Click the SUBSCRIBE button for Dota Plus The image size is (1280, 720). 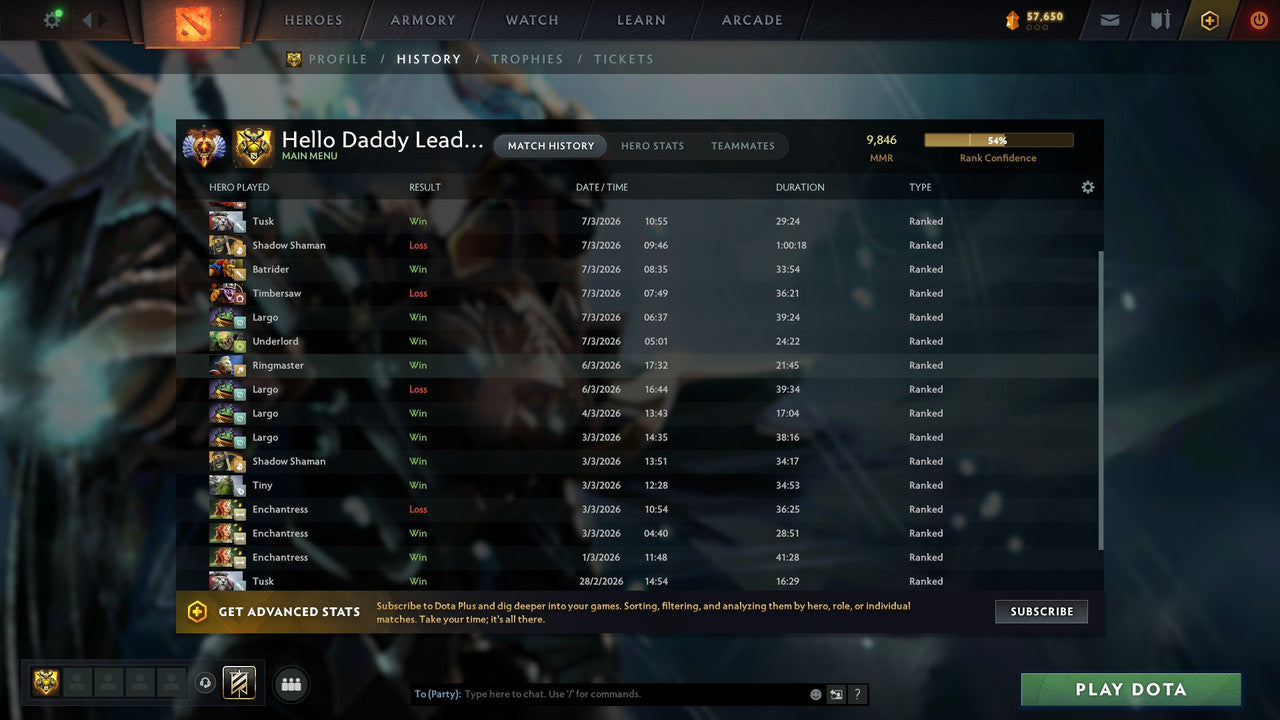pyautogui.click(x=1041, y=611)
